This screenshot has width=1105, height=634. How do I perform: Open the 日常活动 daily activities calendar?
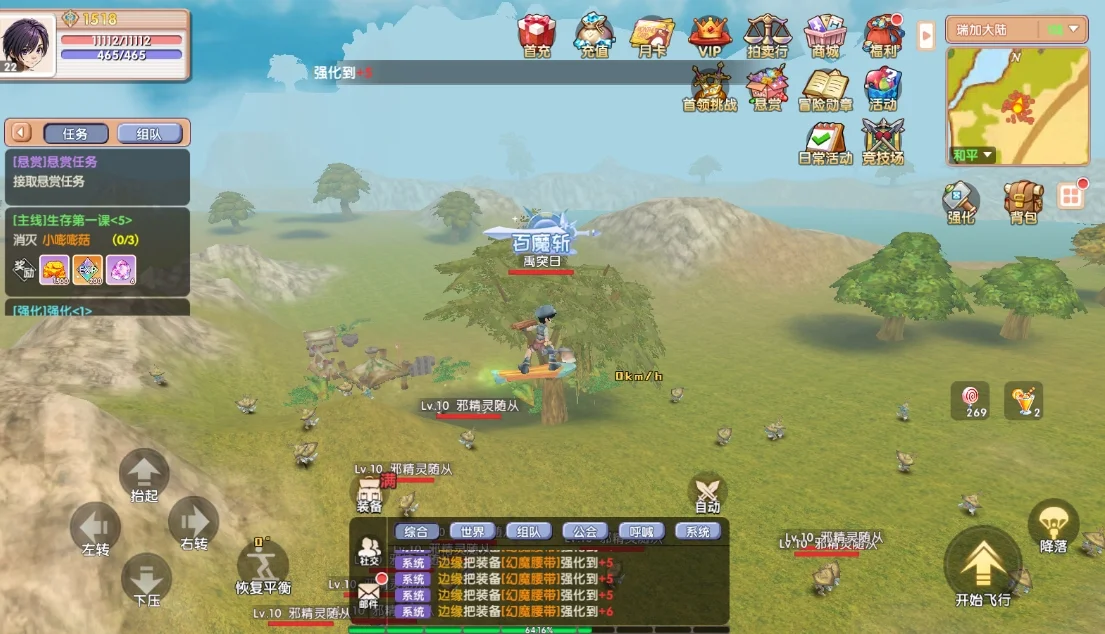pyautogui.click(x=825, y=141)
